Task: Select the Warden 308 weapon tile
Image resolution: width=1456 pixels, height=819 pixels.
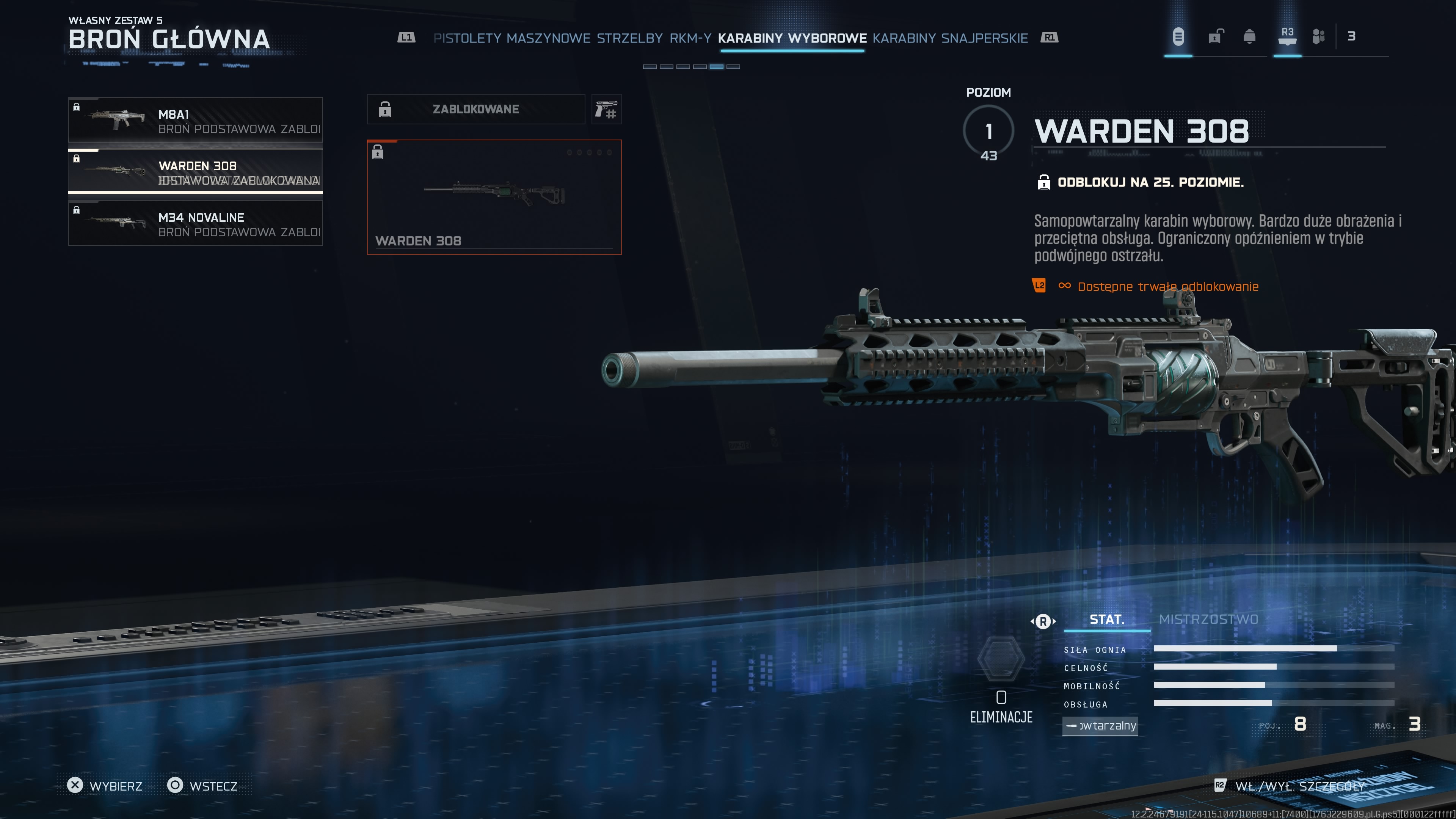Action: (x=494, y=197)
